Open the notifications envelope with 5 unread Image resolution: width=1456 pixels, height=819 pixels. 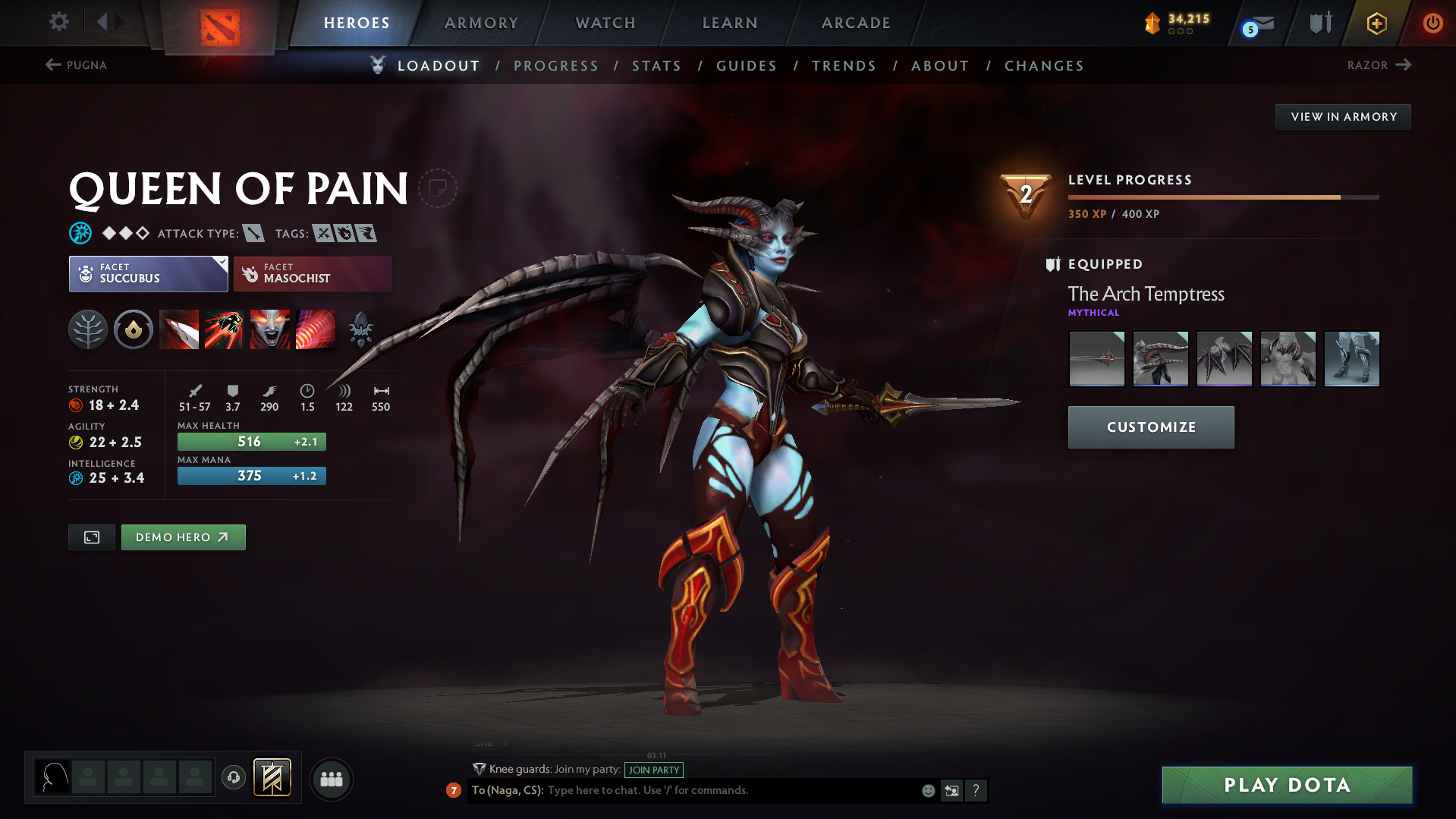[1255, 24]
